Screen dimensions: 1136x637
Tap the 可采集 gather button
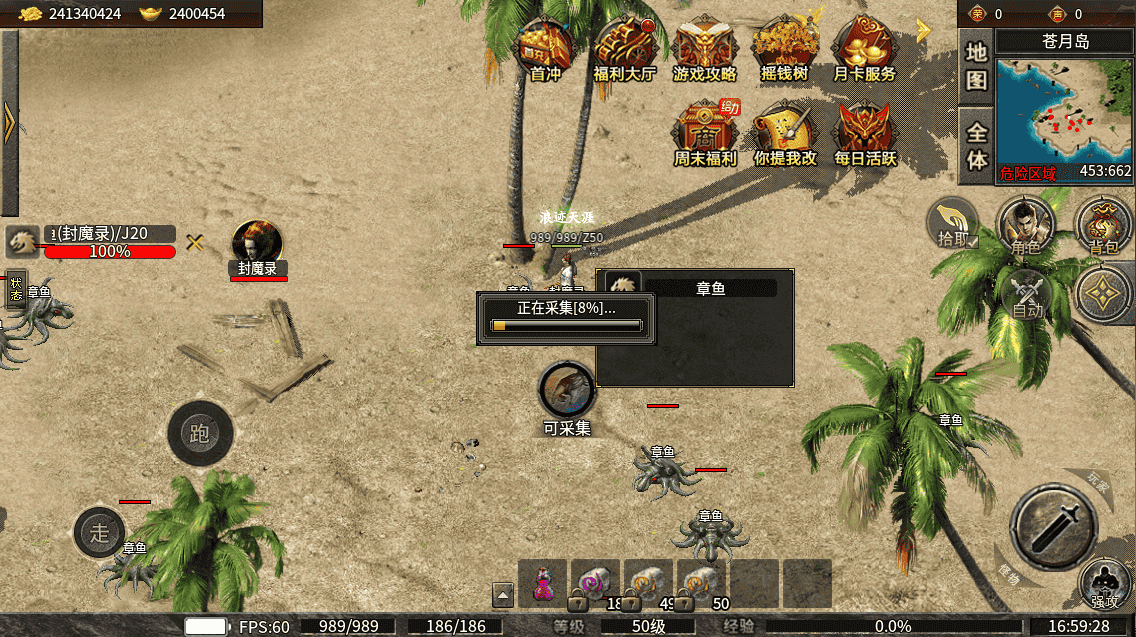pyautogui.click(x=567, y=392)
